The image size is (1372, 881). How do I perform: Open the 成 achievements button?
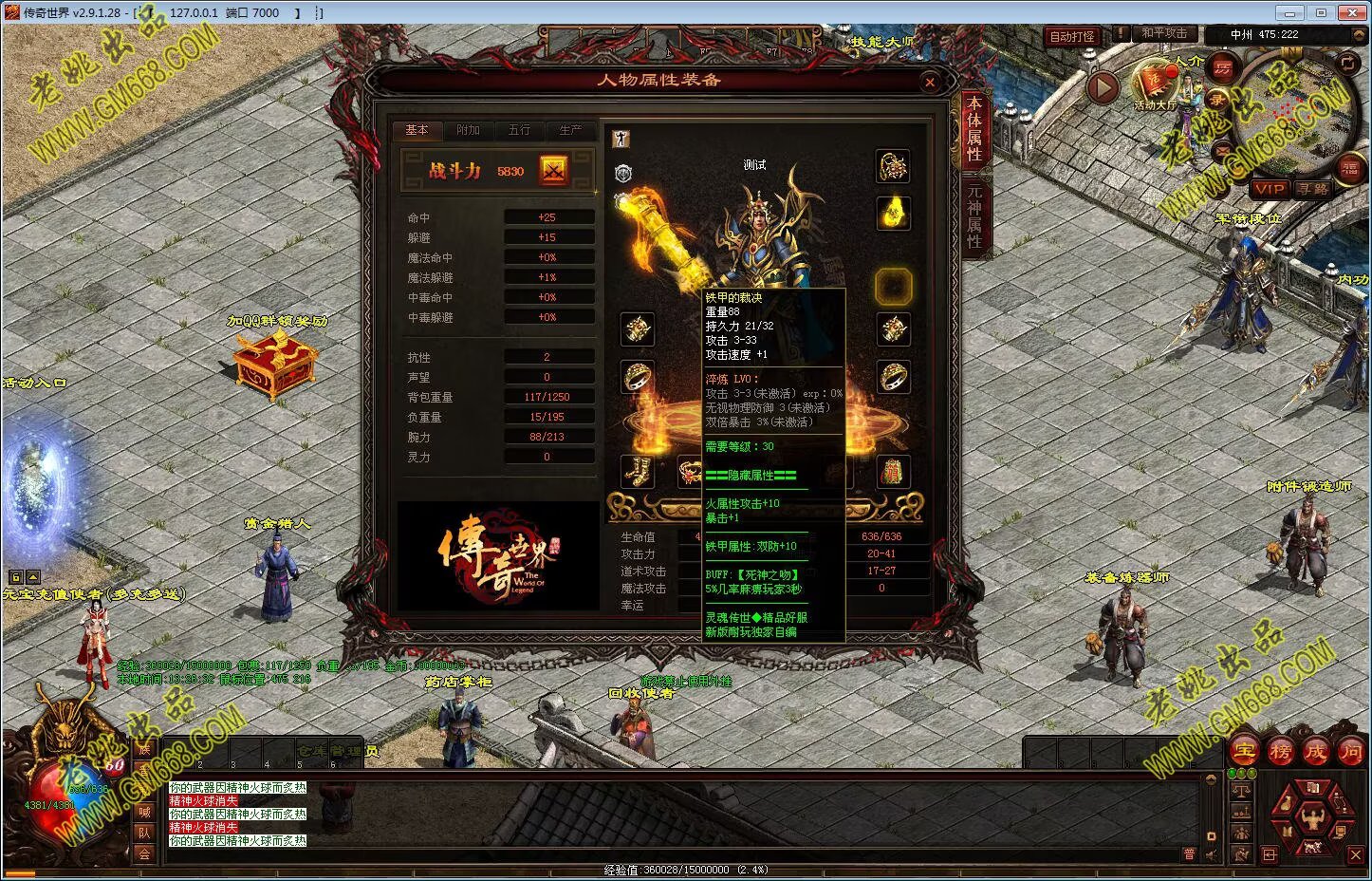point(1315,751)
